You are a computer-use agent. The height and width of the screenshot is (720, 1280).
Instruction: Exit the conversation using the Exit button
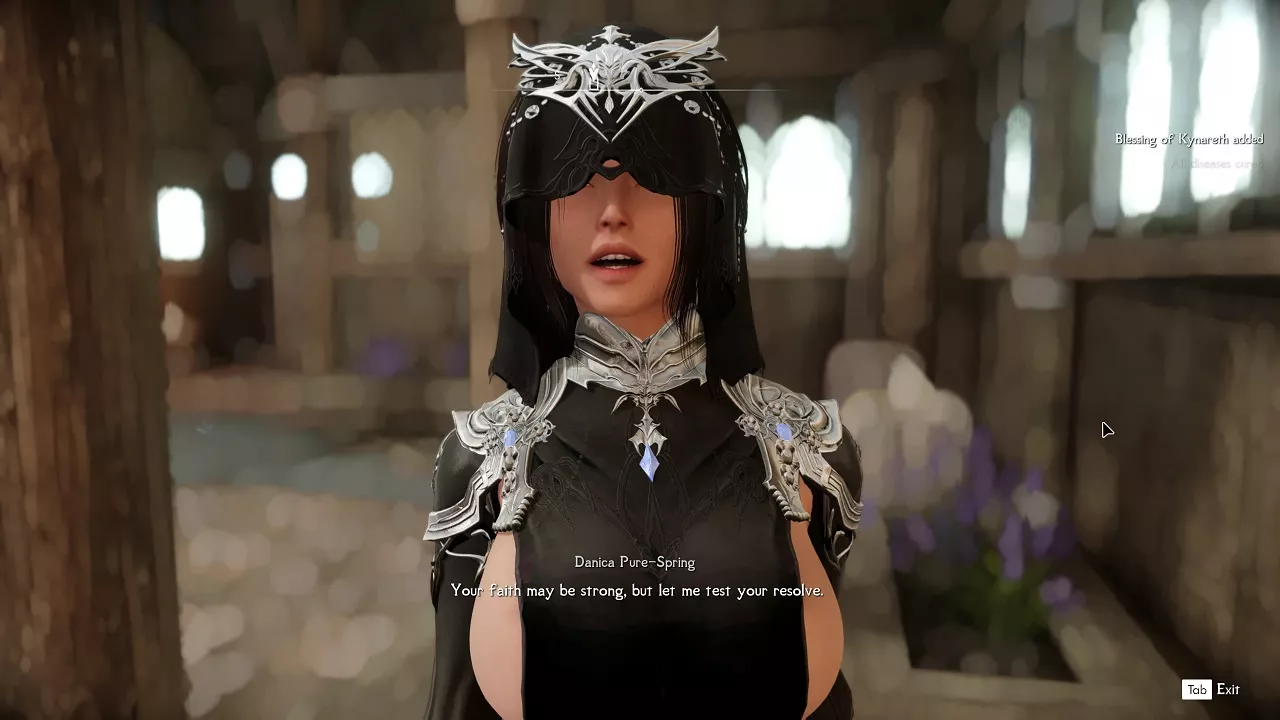point(1228,689)
